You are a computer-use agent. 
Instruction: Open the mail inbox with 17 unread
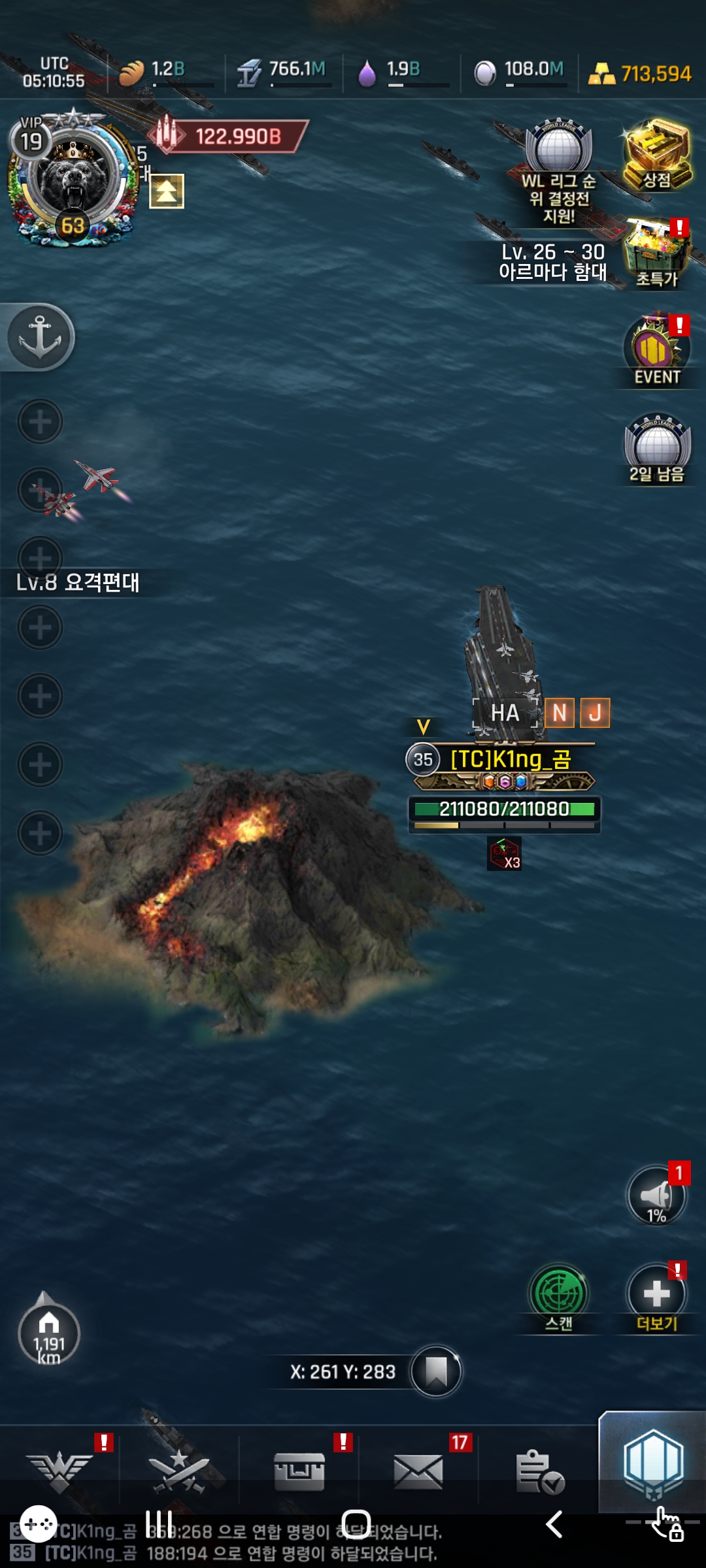coord(418,1471)
